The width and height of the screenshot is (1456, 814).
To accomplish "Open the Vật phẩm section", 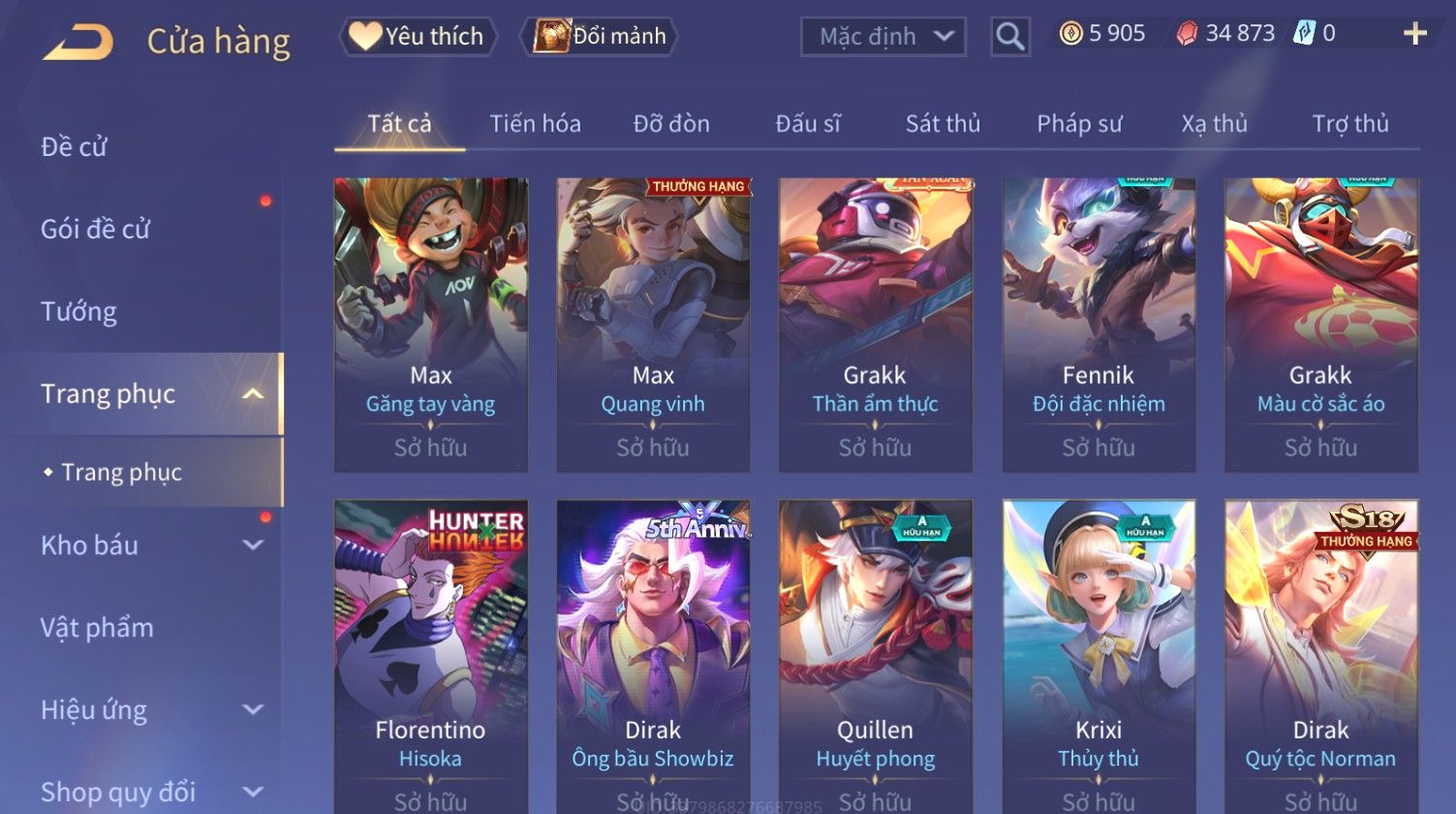I will pyautogui.click(x=97, y=627).
